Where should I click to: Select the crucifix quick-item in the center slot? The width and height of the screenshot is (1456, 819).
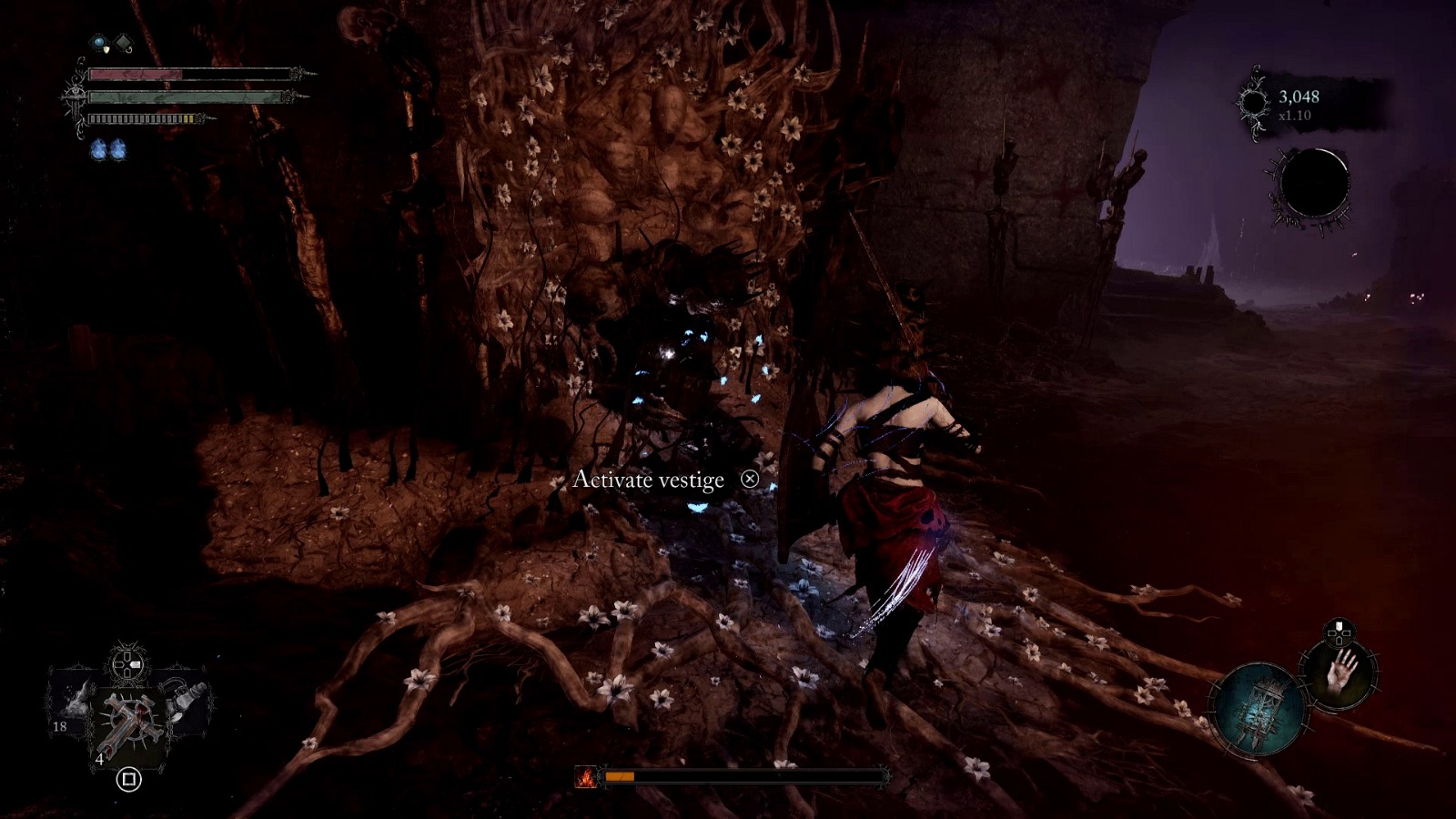coord(130,718)
